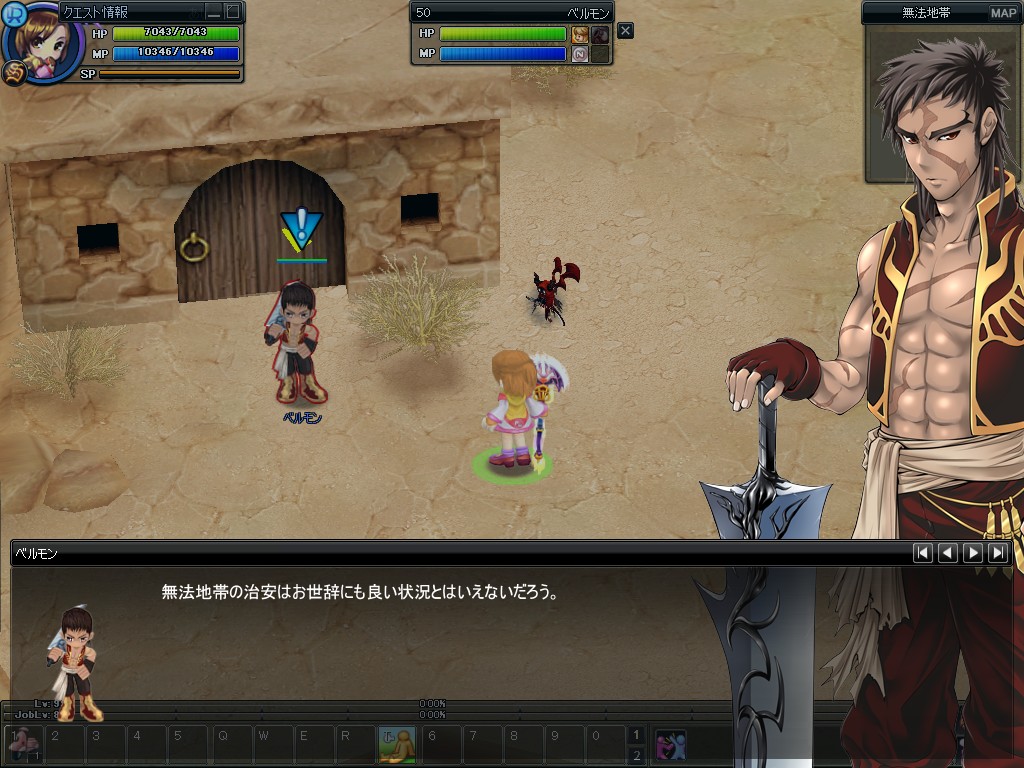The height and width of the screenshot is (768, 1024).
Task: Switch to hotbar page 1
Action: click(x=635, y=735)
